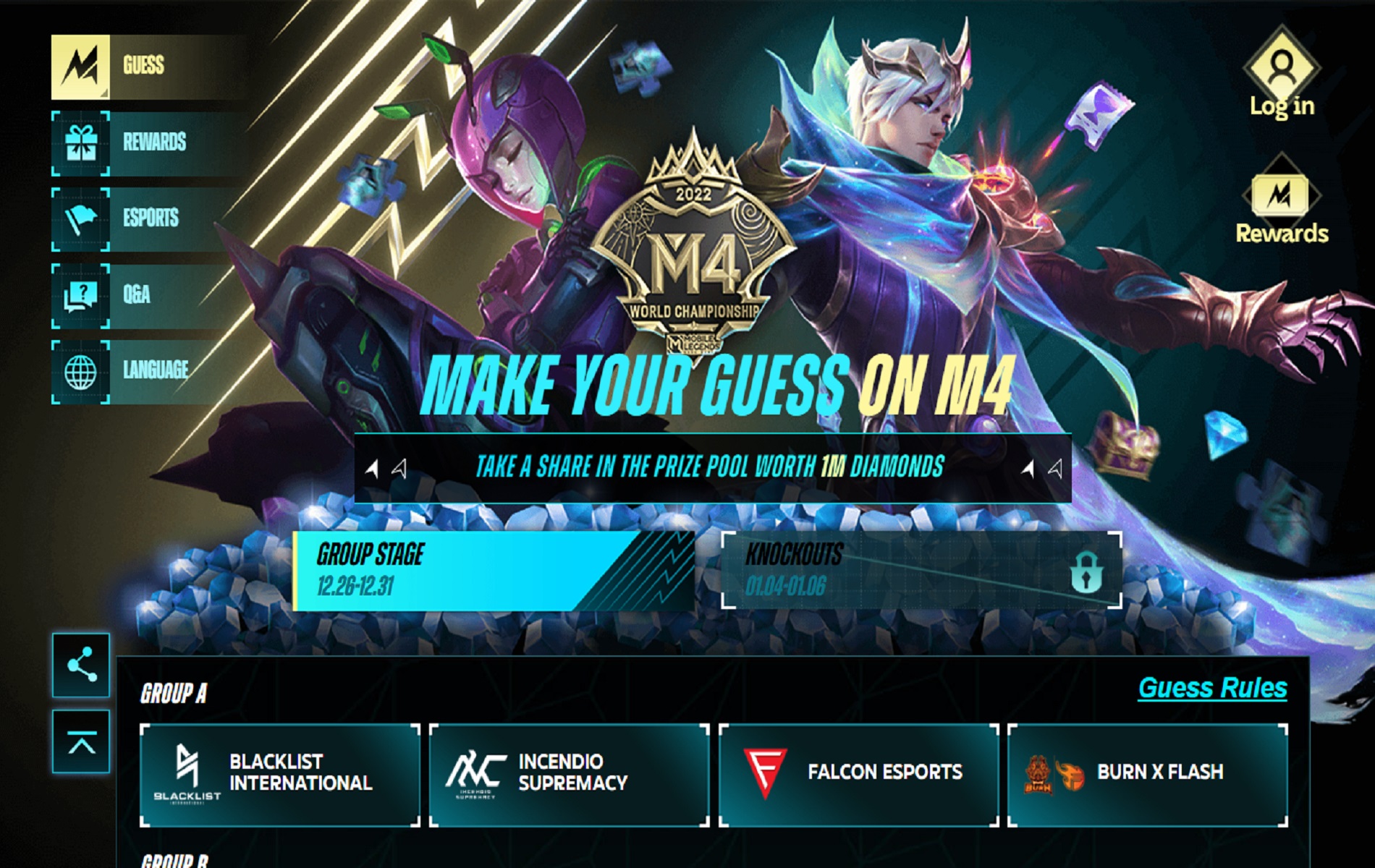Click the Esports flag icon in sidebar

tap(81, 219)
